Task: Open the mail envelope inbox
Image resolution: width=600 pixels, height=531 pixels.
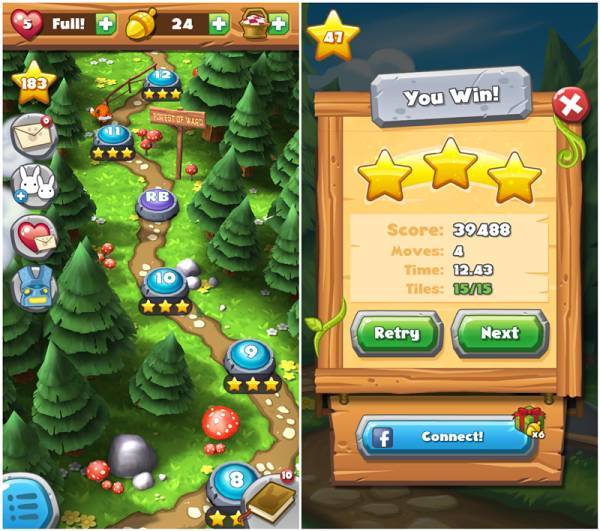Action: pos(30,133)
